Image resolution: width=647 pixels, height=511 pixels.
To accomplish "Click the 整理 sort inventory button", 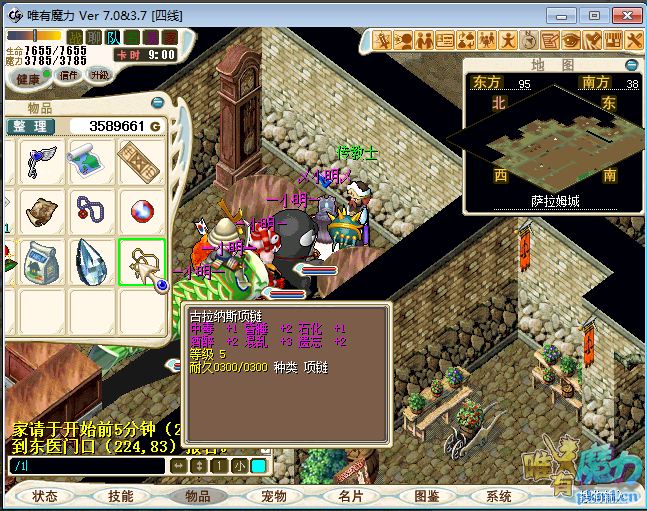I will click(31, 126).
